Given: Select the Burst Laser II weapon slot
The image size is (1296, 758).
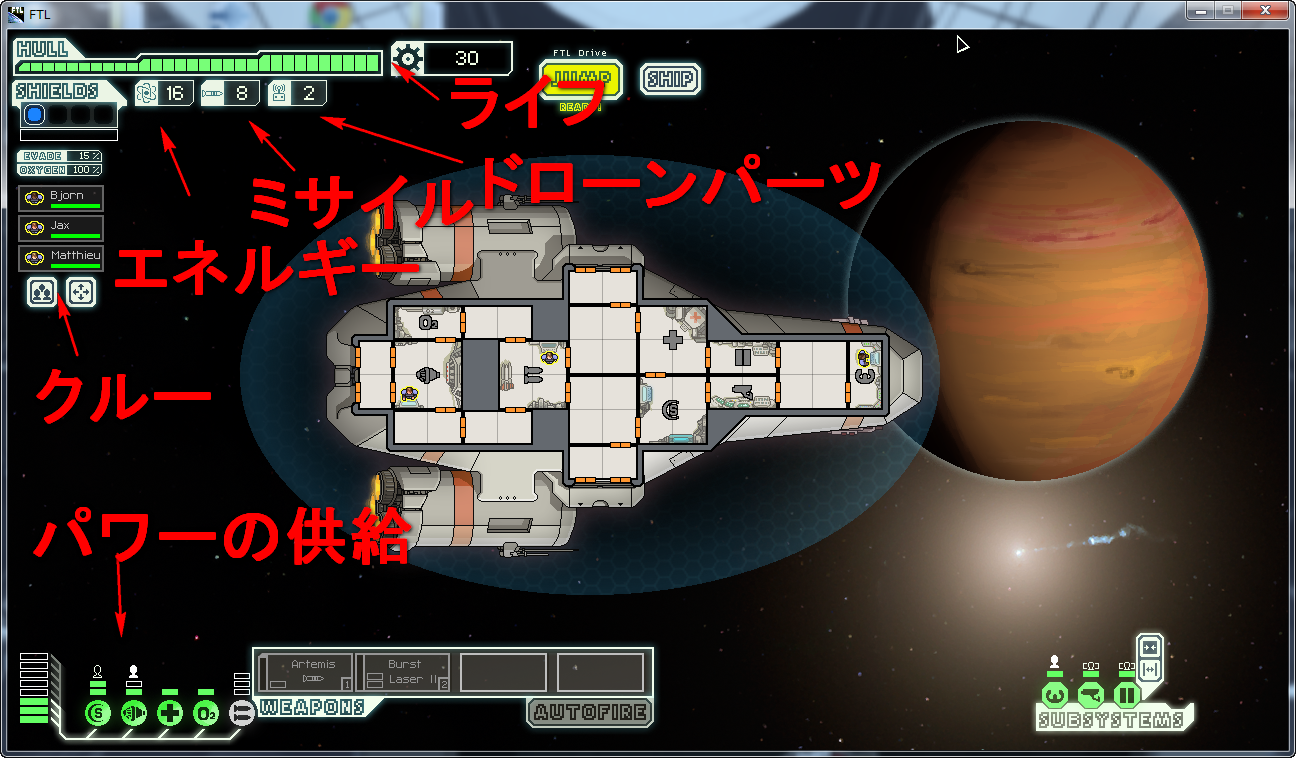Looking at the screenshot, I should (x=404, y=671).
